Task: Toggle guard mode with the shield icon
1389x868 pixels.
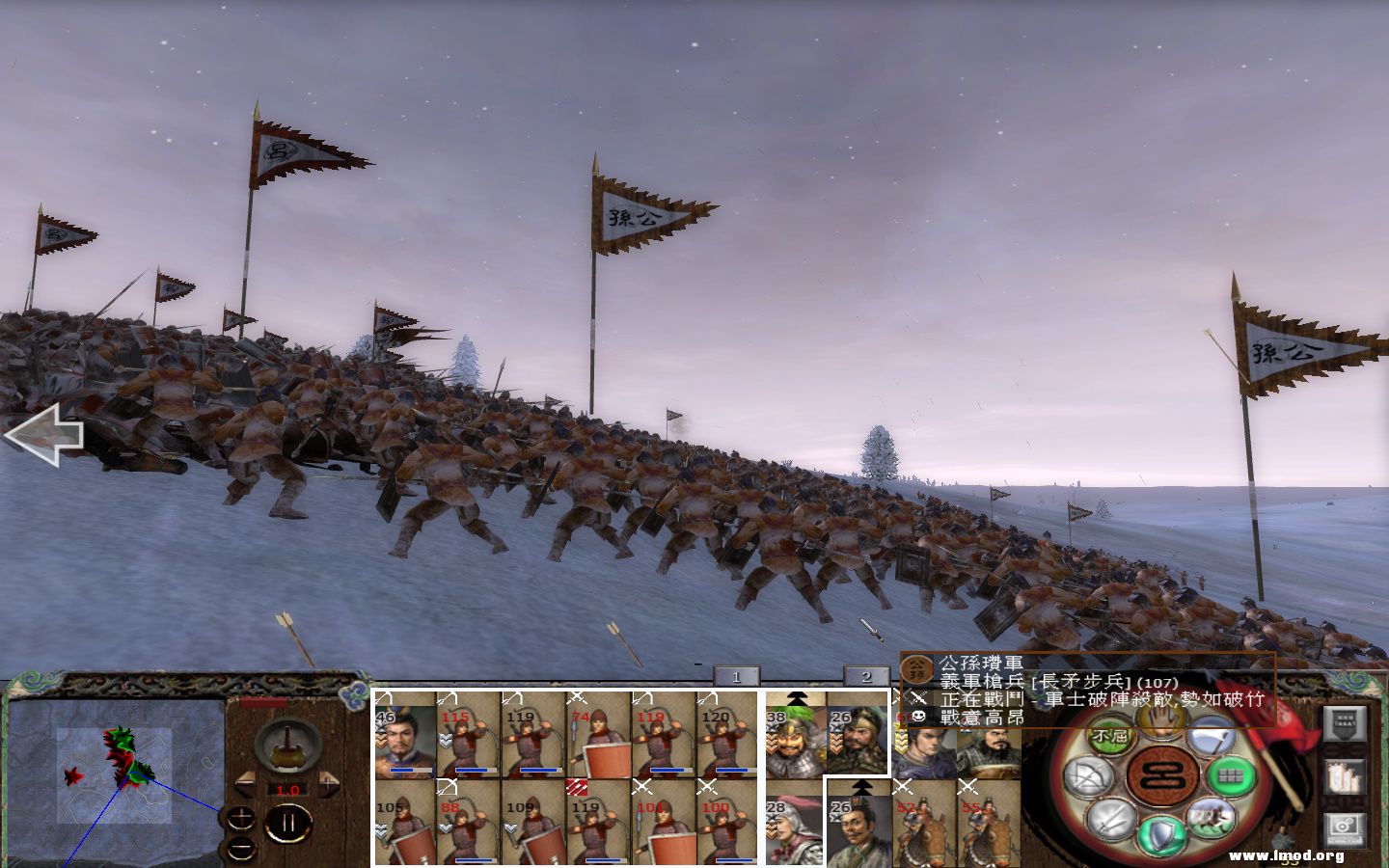Action: 1160,833
